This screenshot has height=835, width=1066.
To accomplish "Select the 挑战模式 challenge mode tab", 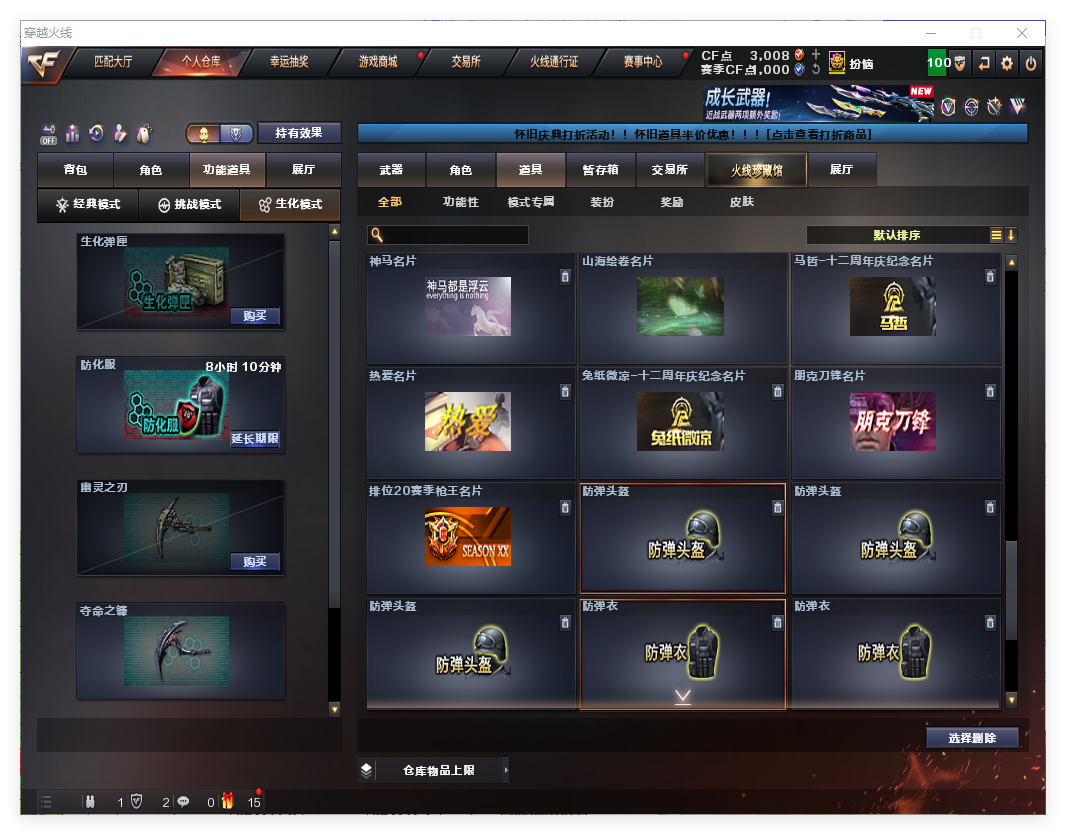I will (x=189, y=204).
